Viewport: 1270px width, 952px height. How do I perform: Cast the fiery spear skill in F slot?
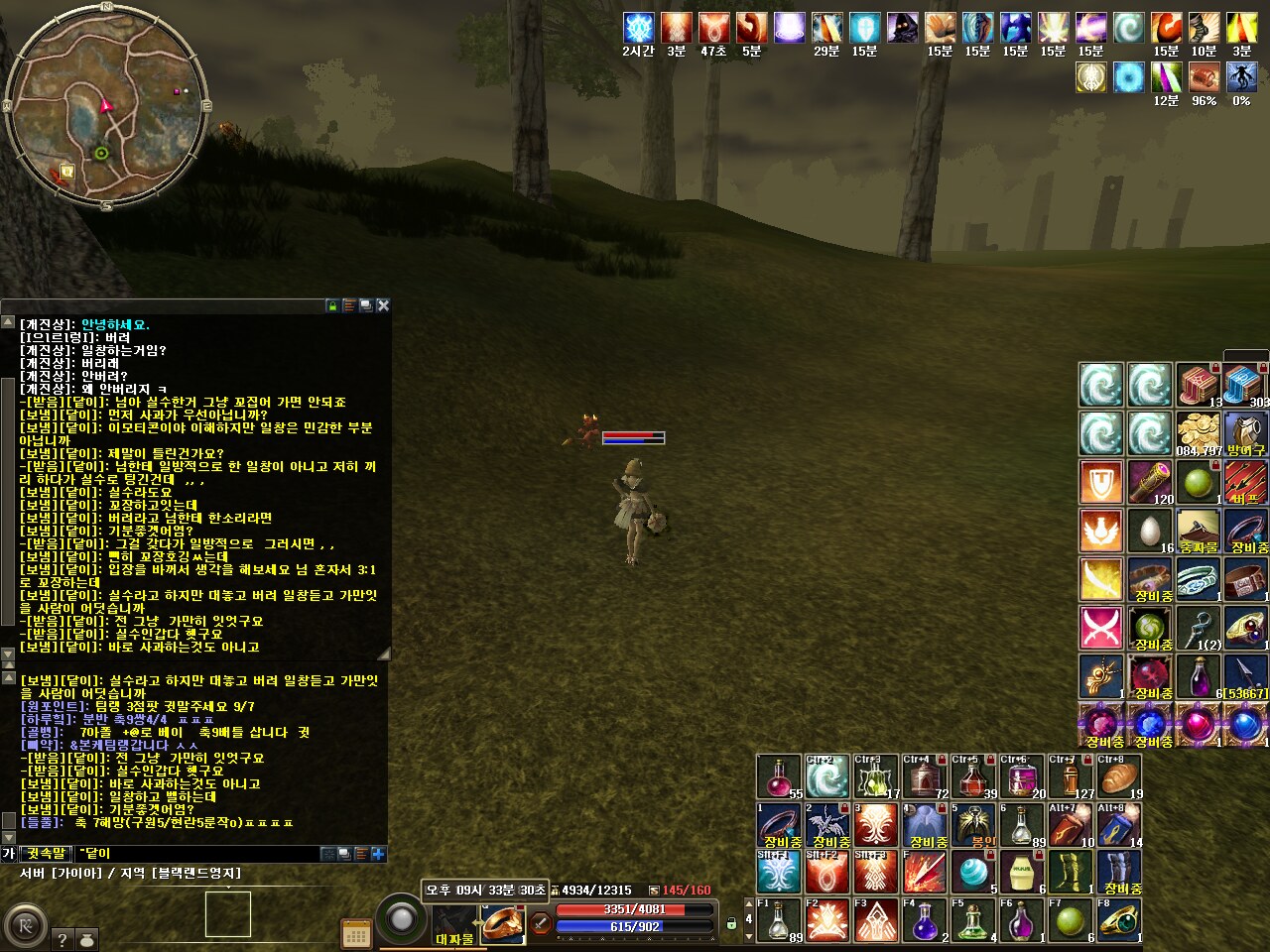[x=925, y=873]
